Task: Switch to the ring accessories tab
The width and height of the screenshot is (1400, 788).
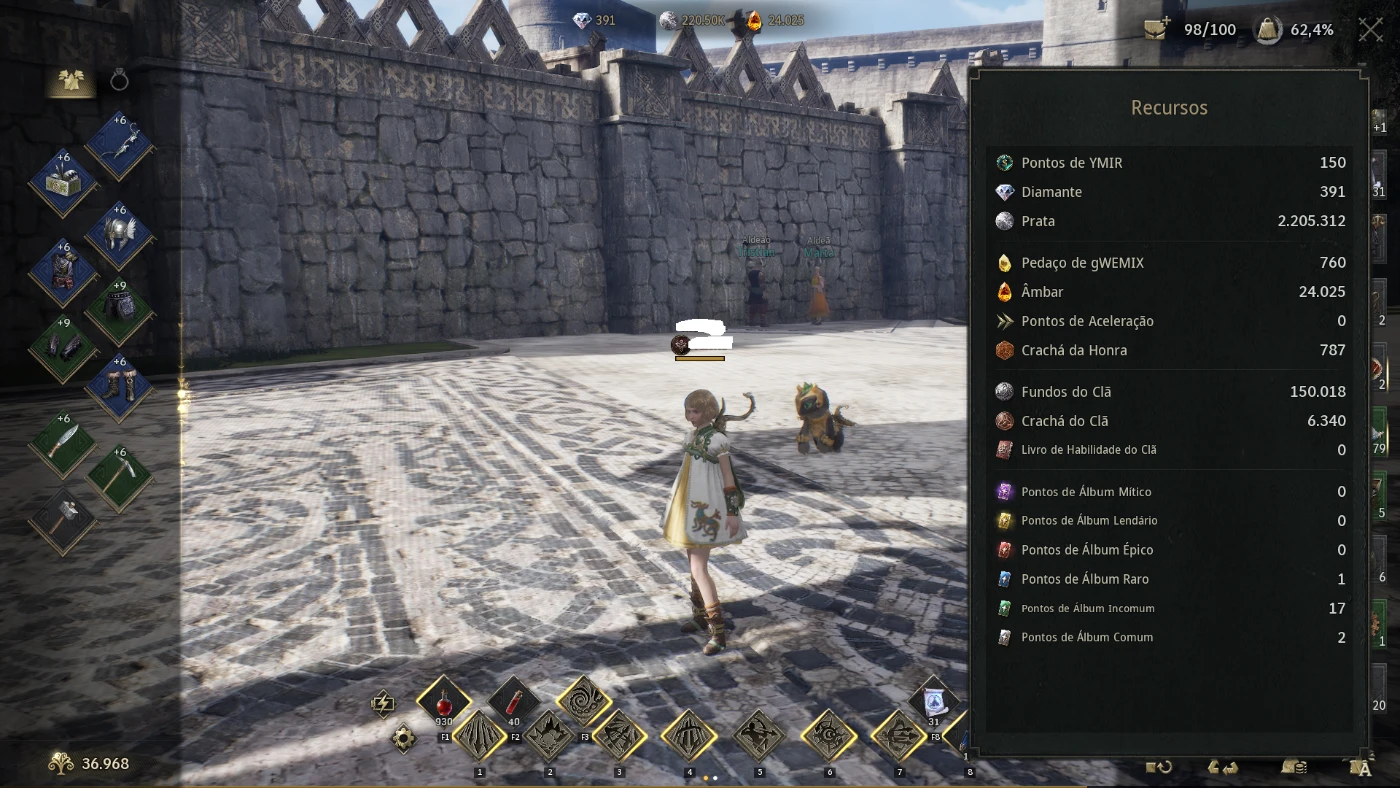Action: [119, 81]
